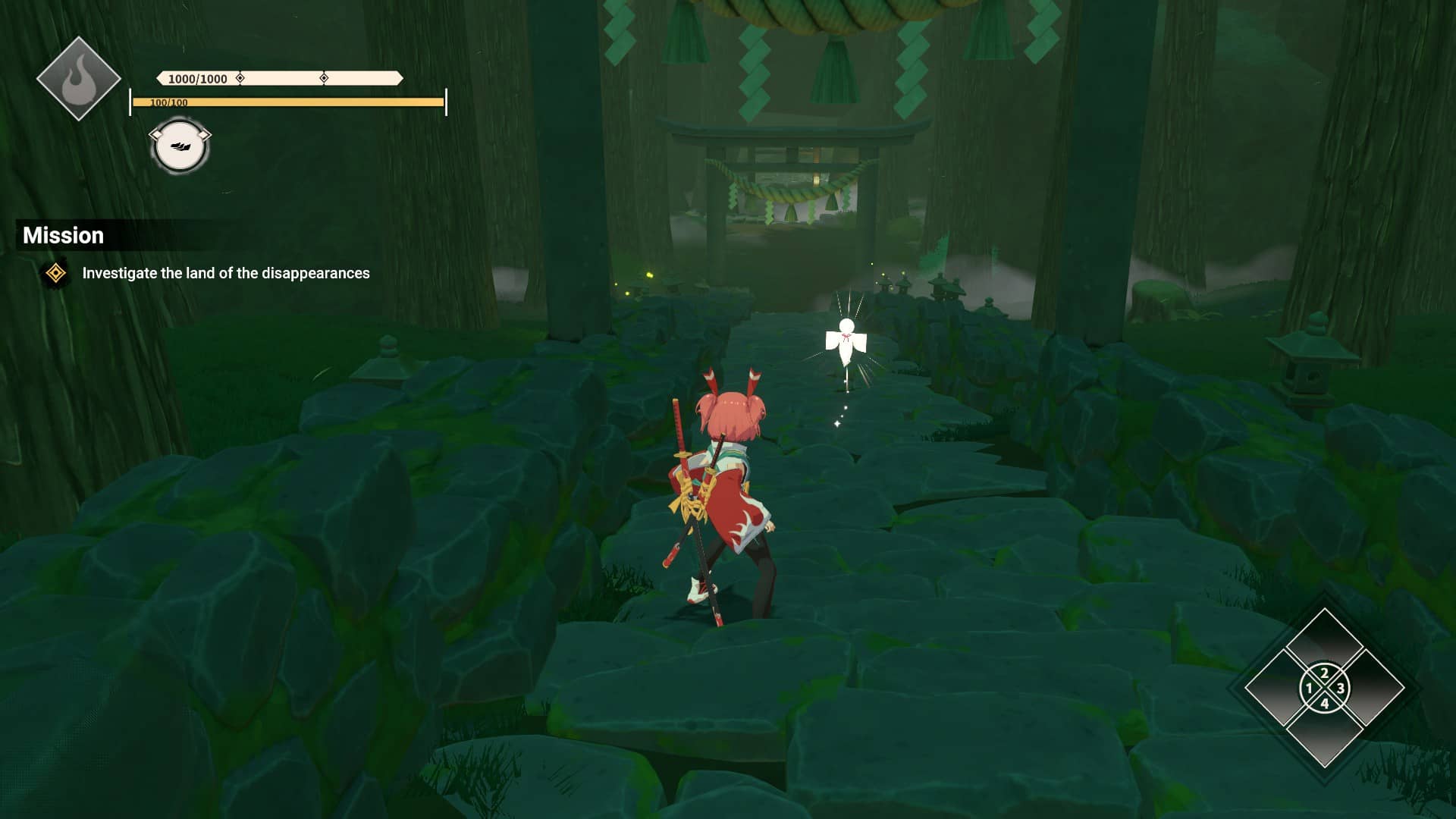Select the 'Investigate the land of the disappearances' objective
Viewport: 1456px width, 819px height.
tap(225, 273)
